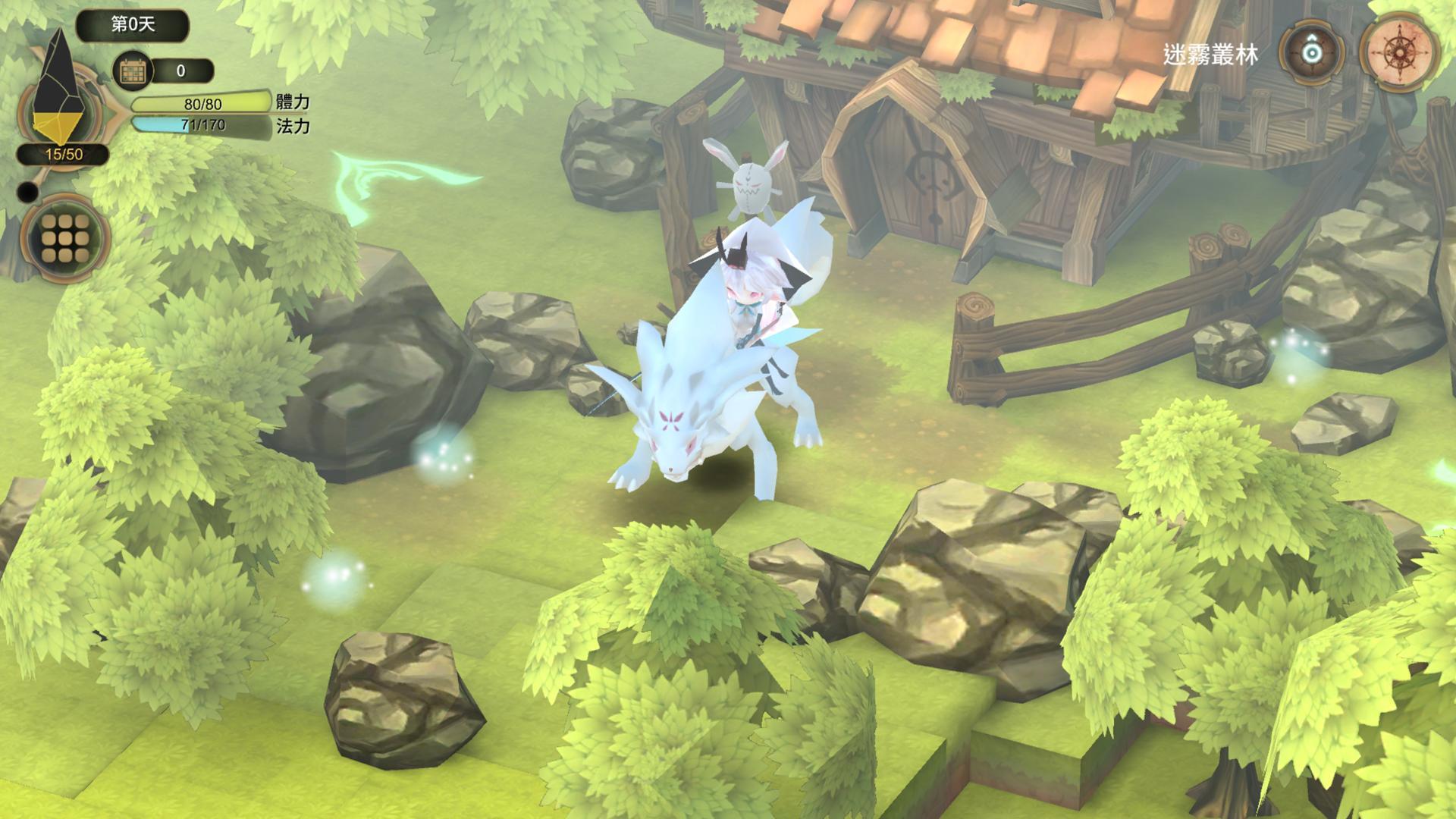Open the calendar event counter
This screenshot has height=819, width=1456.
click(133, 72)
